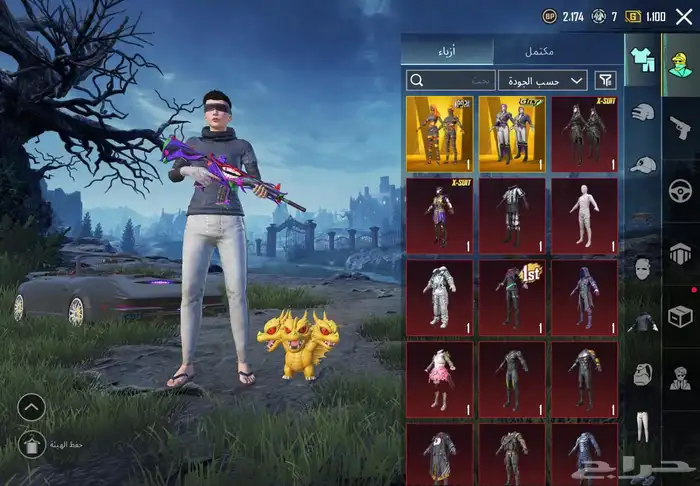Open the filter funnel button
Image resolution: width=700 pixels, height=486 pixels.
click(606, 80)
